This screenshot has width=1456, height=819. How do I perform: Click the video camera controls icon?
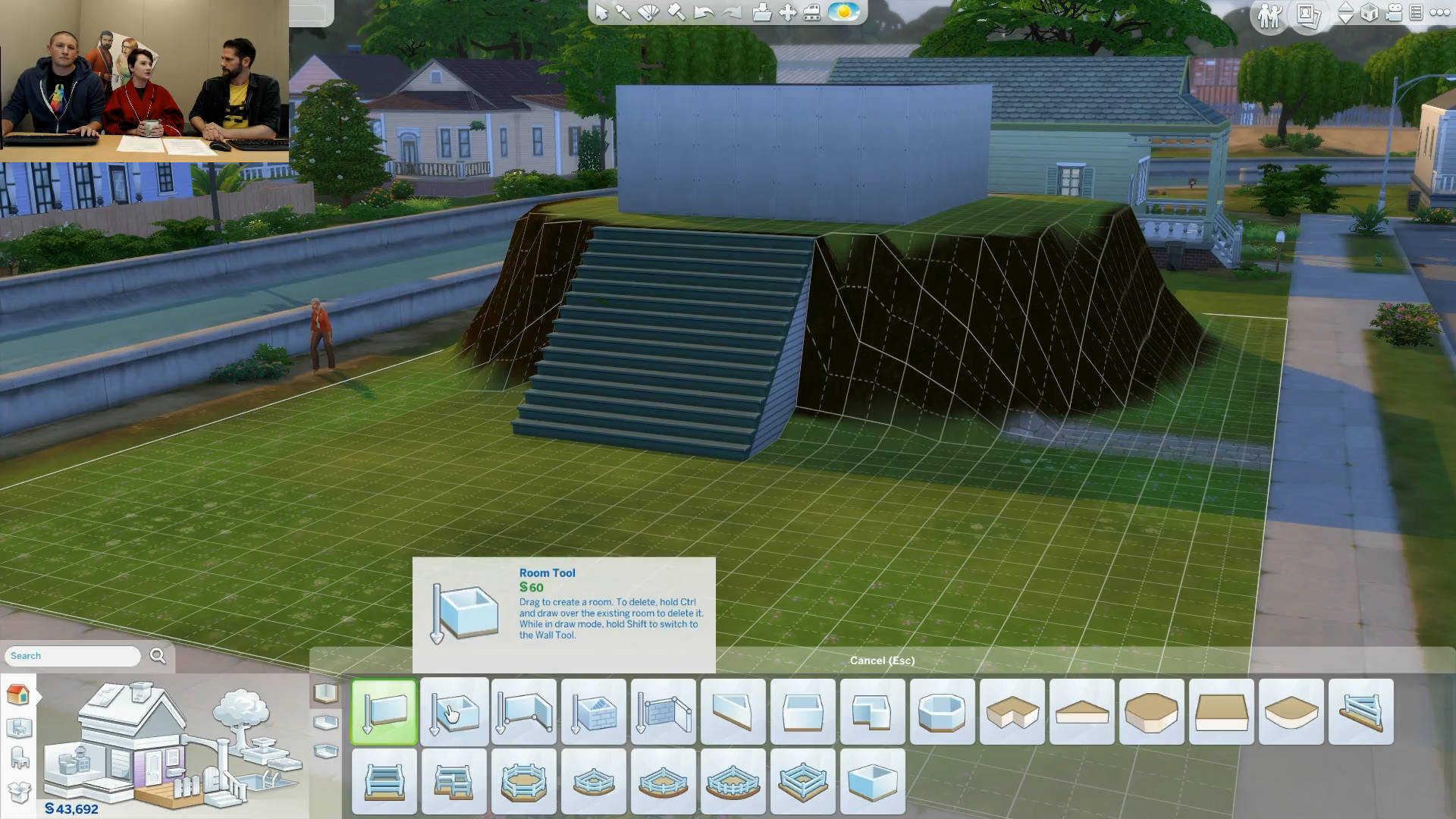1394,13
